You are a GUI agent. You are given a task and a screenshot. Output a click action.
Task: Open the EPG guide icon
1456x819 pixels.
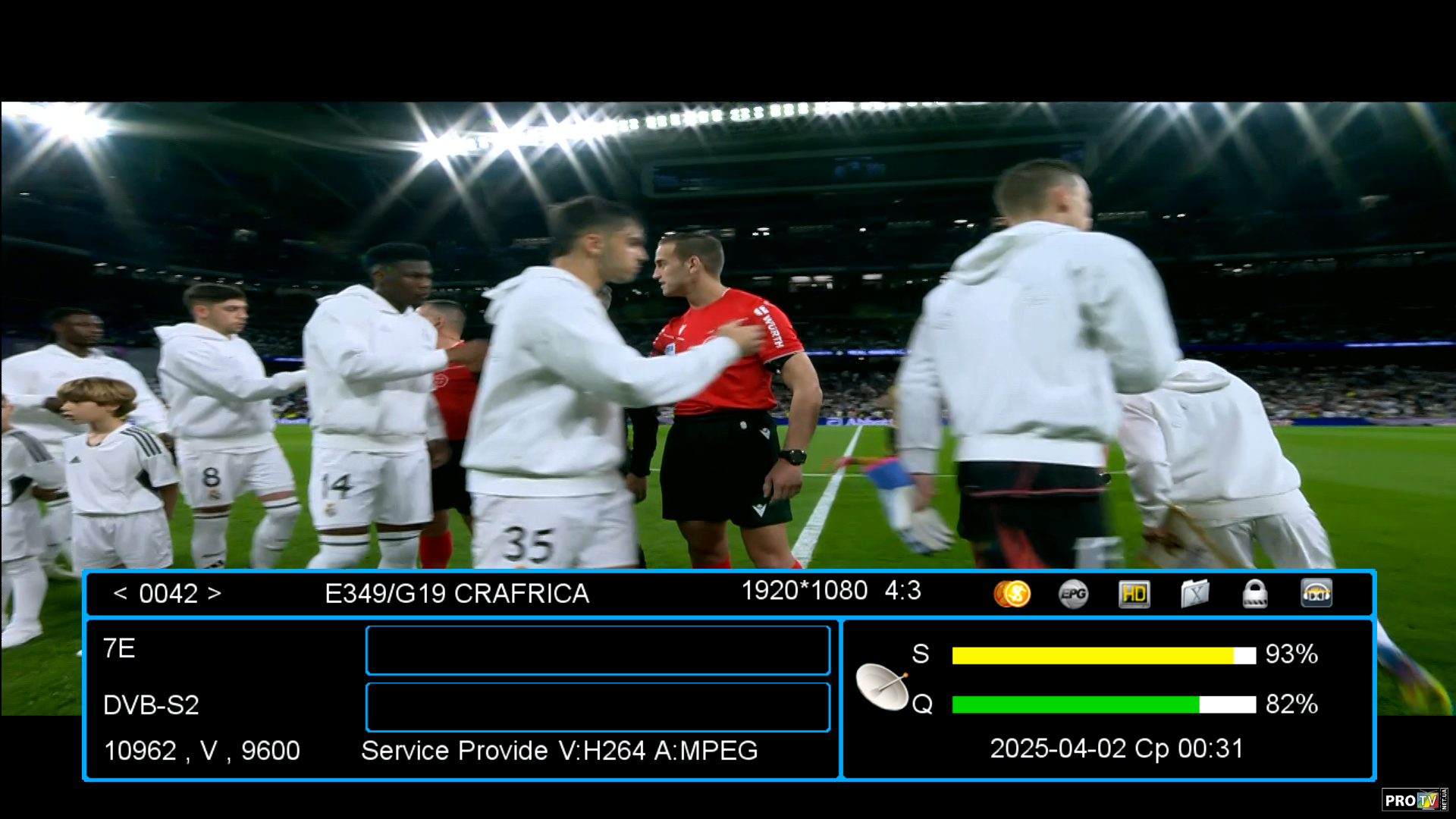click(x=1073, y=594)
